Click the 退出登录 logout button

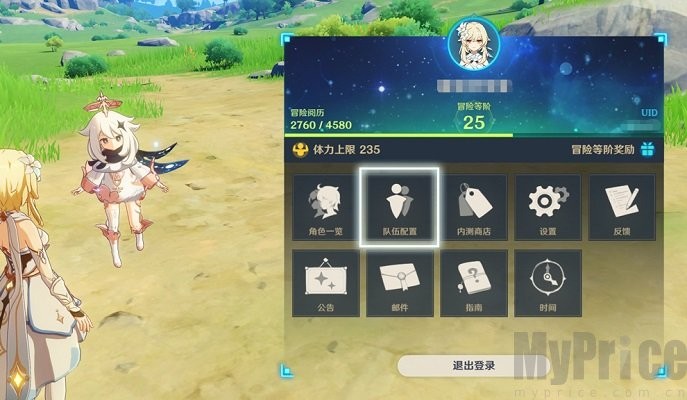click(x=473, y=365)
